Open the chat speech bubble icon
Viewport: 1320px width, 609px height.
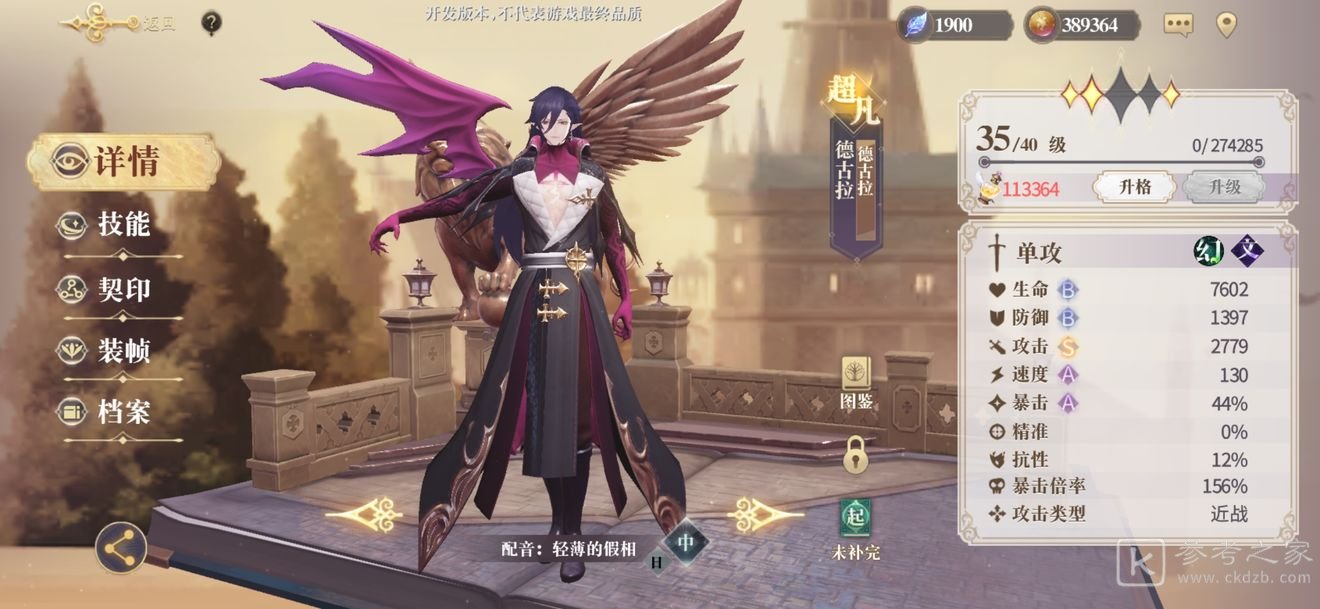point(1179,25)
